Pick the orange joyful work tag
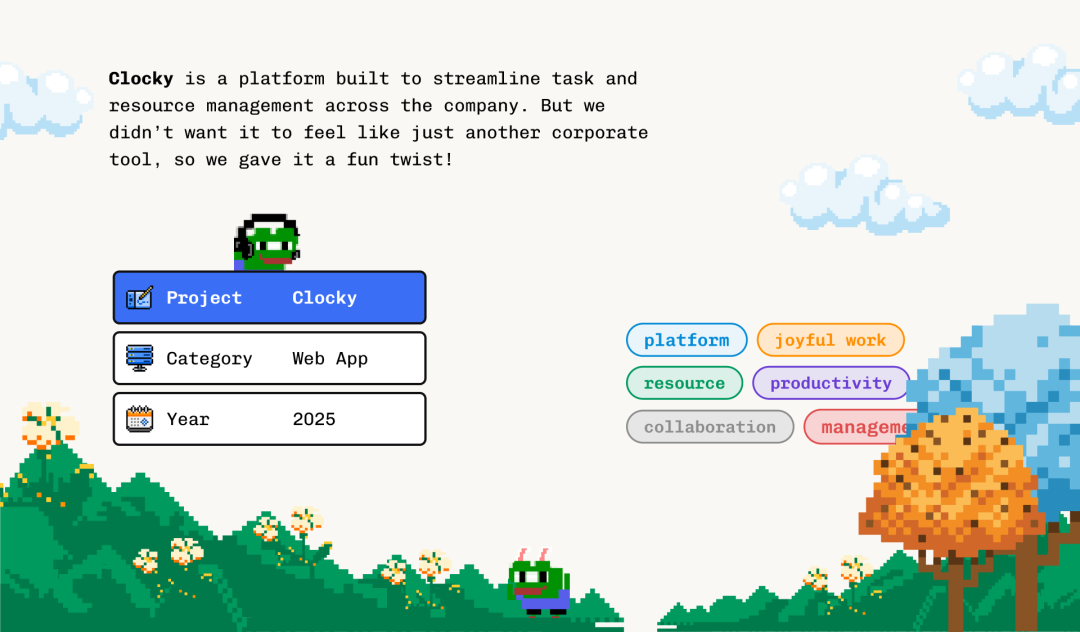The height and width of the screenshot is (632, 1080). 830,340
